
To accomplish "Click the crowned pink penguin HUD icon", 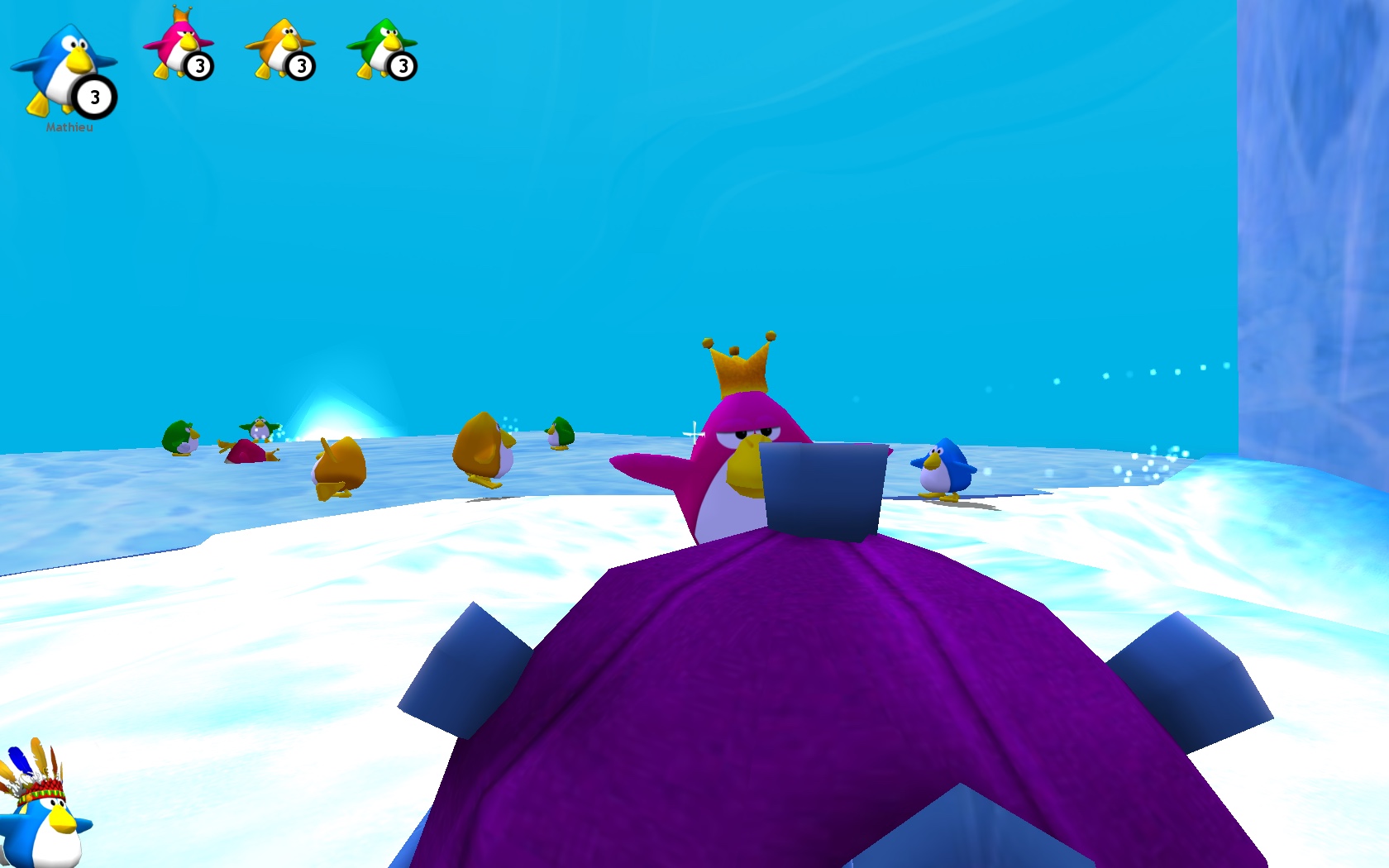I will click(178, 41).
